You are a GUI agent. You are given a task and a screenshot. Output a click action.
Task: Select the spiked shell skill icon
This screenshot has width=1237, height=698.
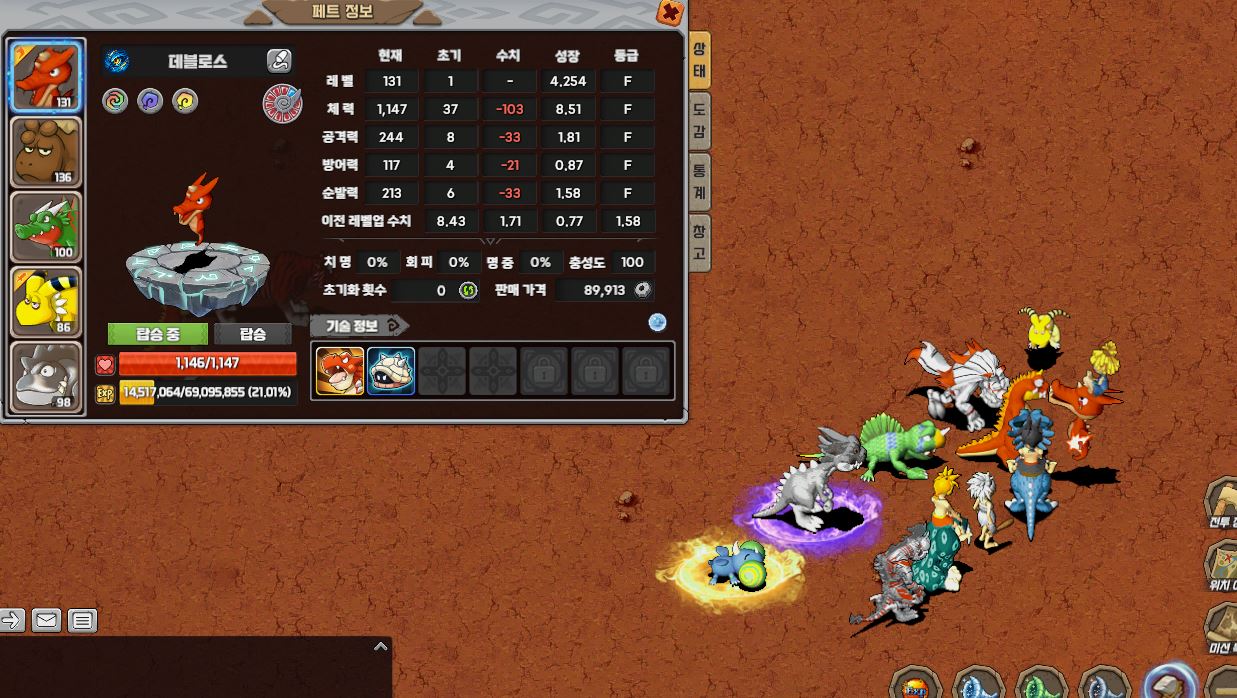(391, 371)
